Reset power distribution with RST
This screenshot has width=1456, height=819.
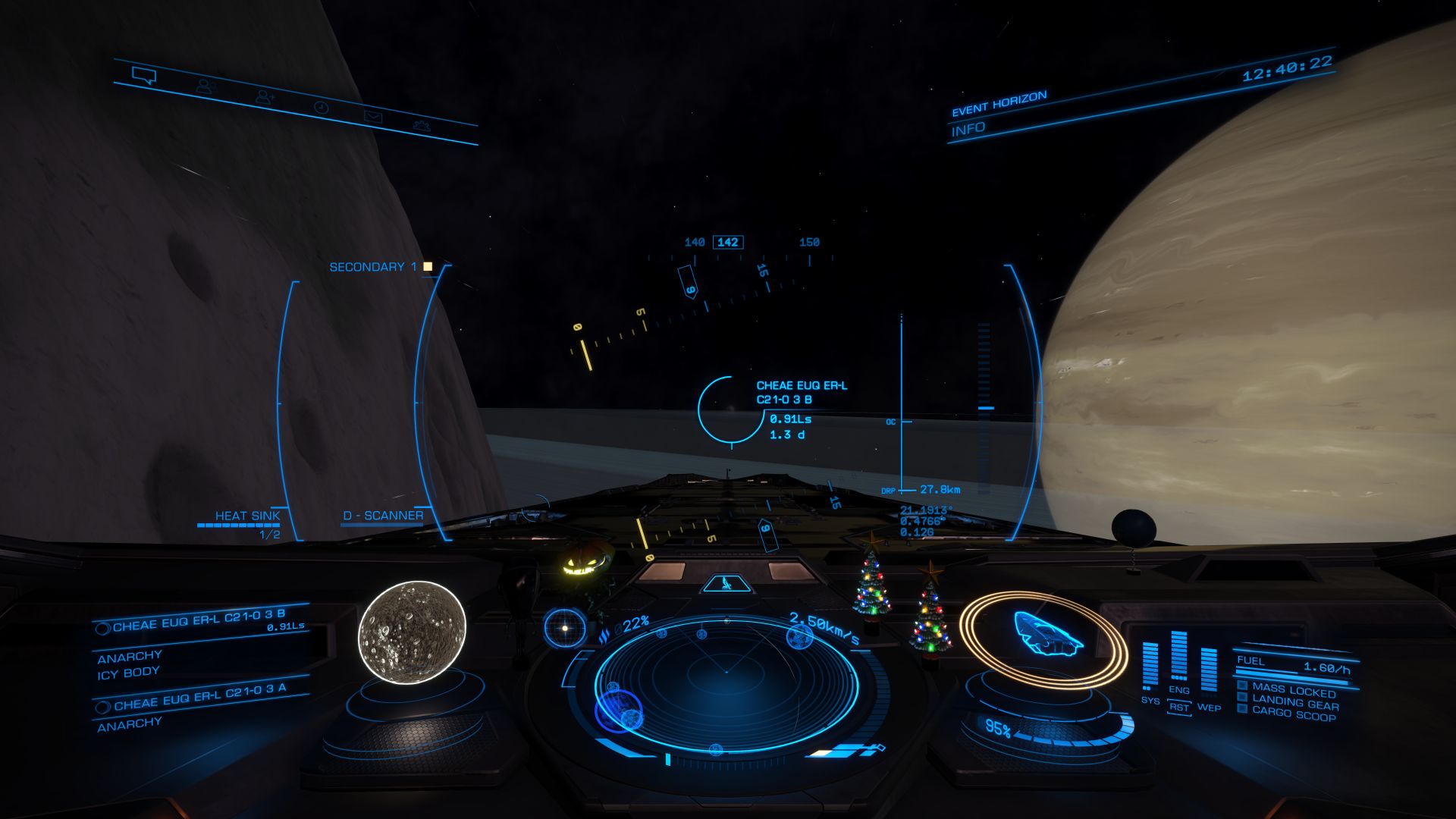tap(1179, 707)
